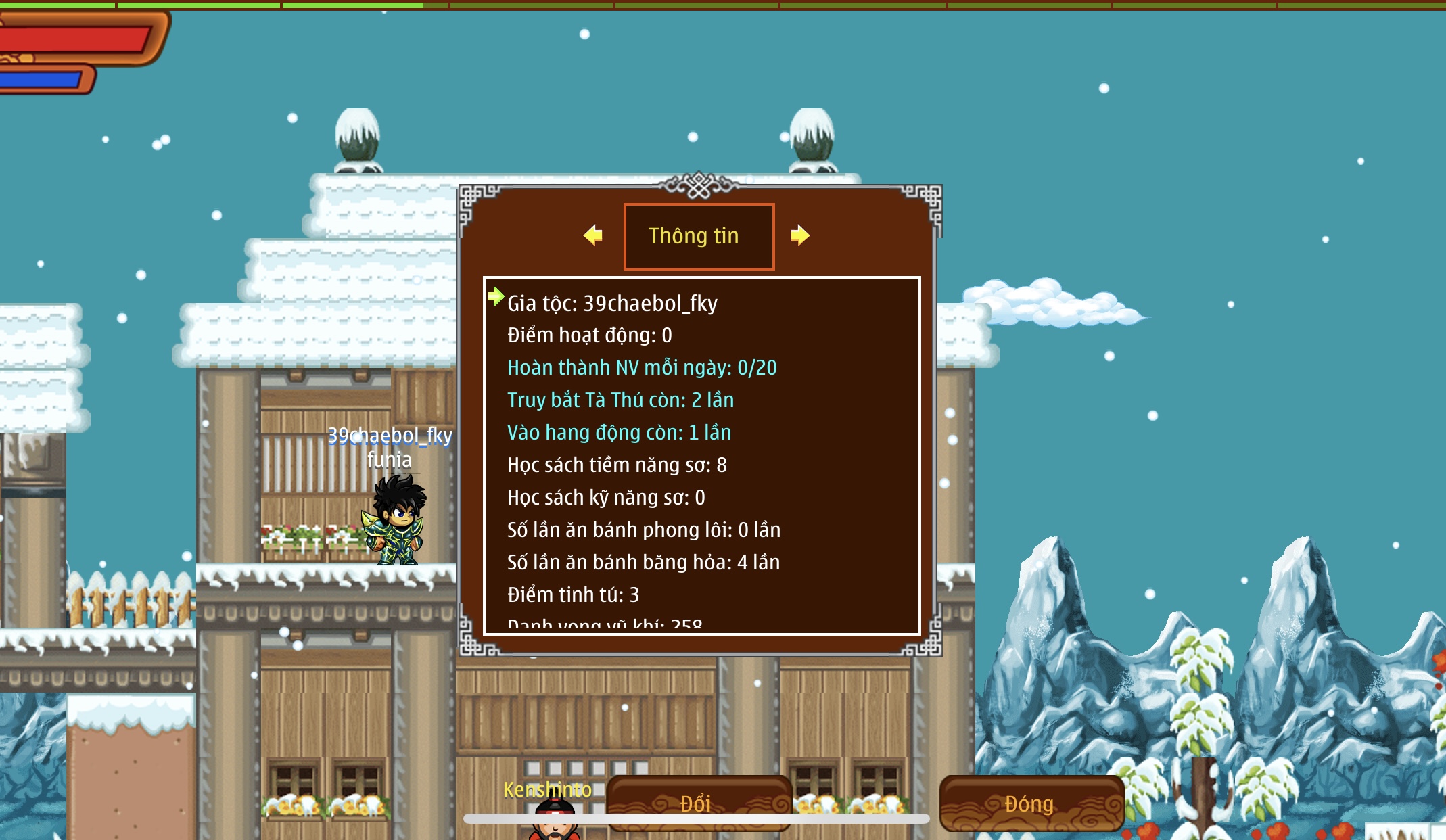Highlight Số lần ăn bánh băng hỏa row
Screen dimensions: 1446x840
[x=643, y=563]
